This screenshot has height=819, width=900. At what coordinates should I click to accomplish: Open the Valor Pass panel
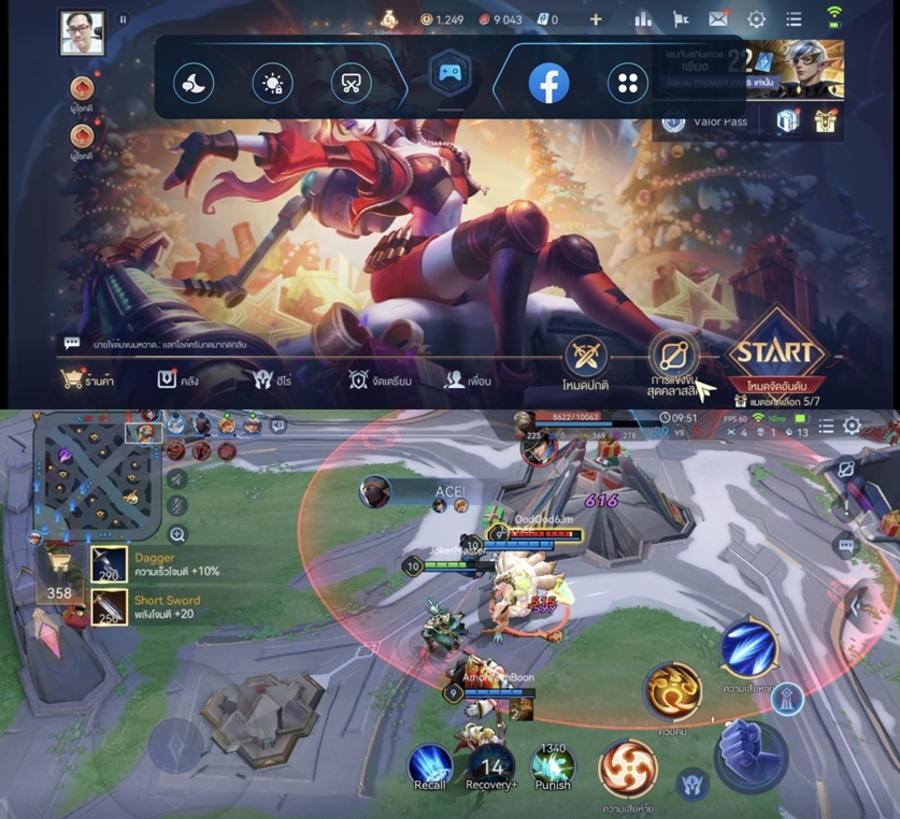(708, 122)
